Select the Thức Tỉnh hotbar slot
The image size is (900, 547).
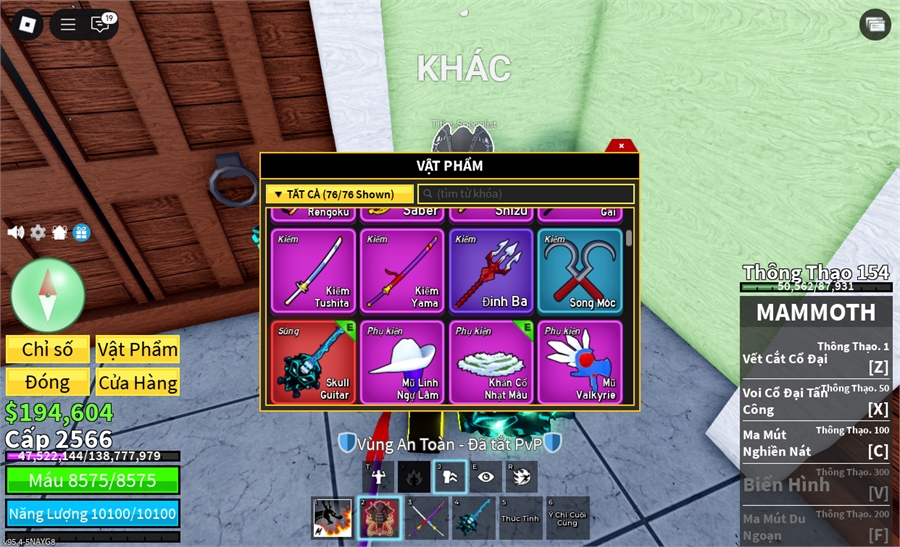pos(521,518)
